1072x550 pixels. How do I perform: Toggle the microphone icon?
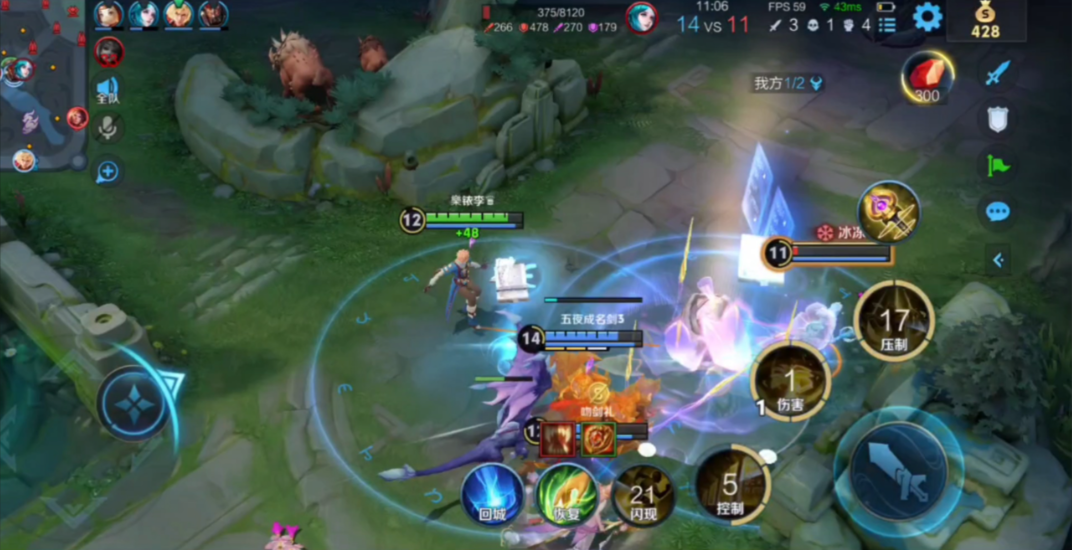pos(108,126)
